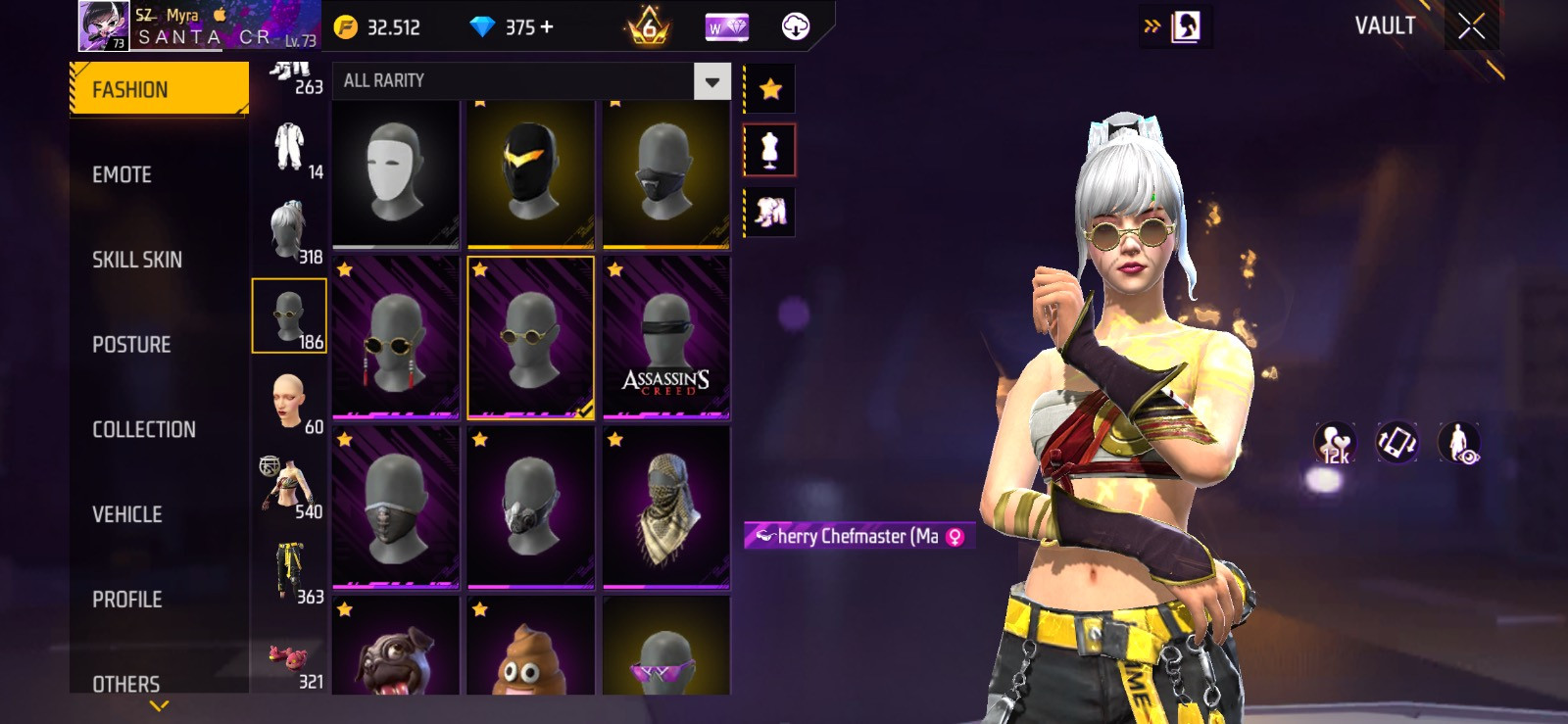The width and height of the screenshot is (1568, 724).
Task: Select the round glasses with red tassels
Action: (396, 339)
